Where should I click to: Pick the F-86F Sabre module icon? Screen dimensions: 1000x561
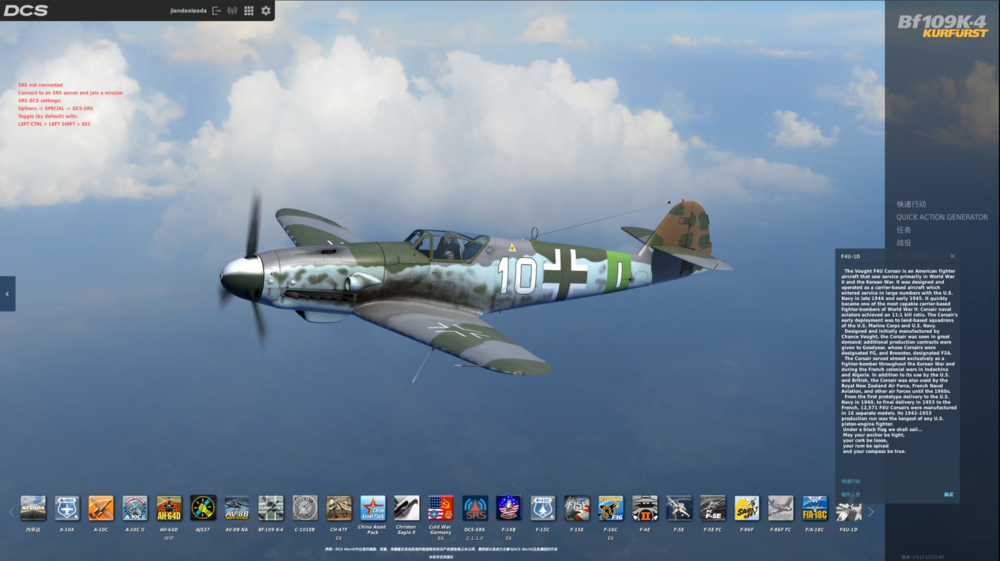(x=746, y=508)
